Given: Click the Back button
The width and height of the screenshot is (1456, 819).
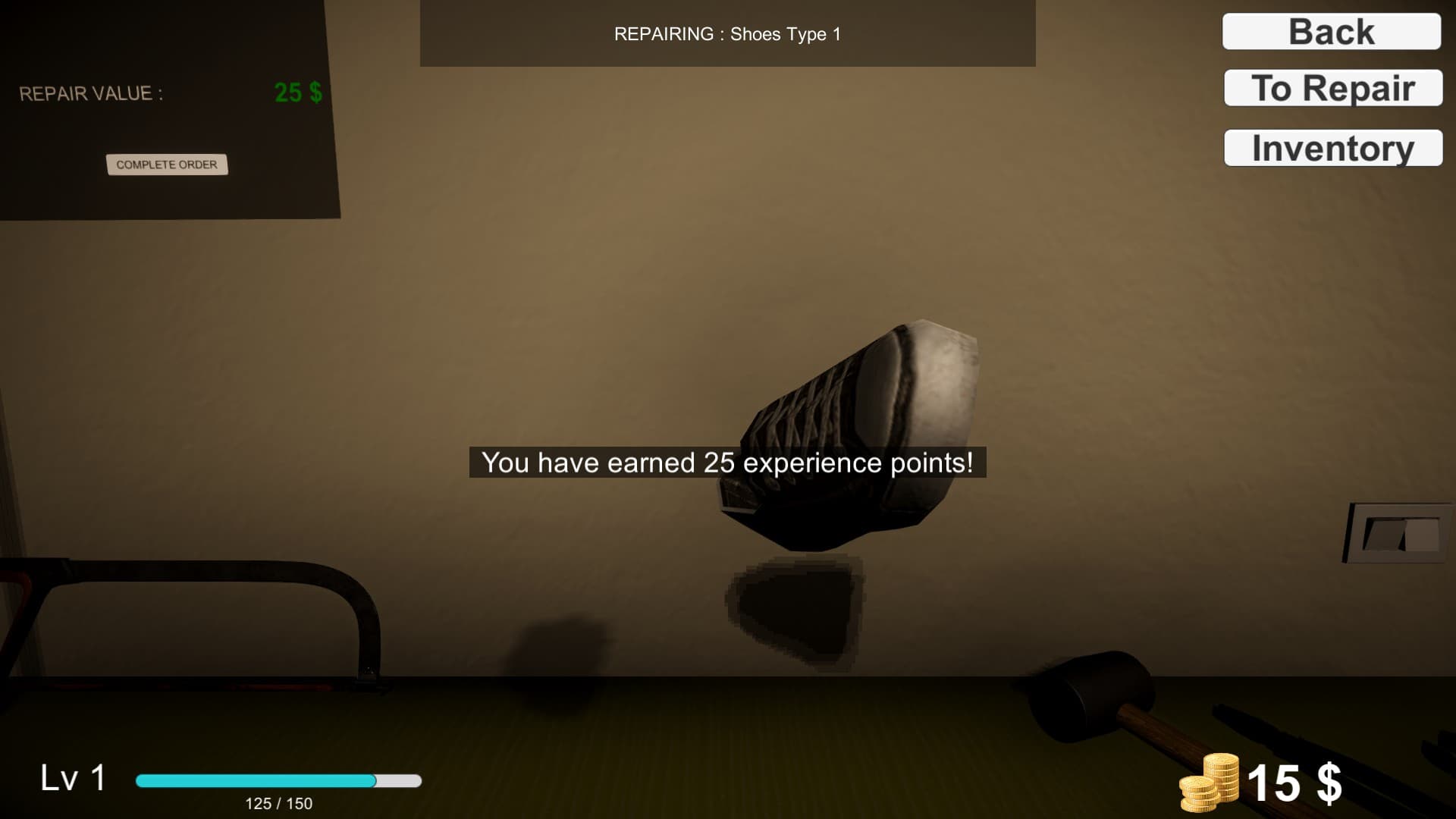Looking at the screenshot, I should coord(1330,30).
